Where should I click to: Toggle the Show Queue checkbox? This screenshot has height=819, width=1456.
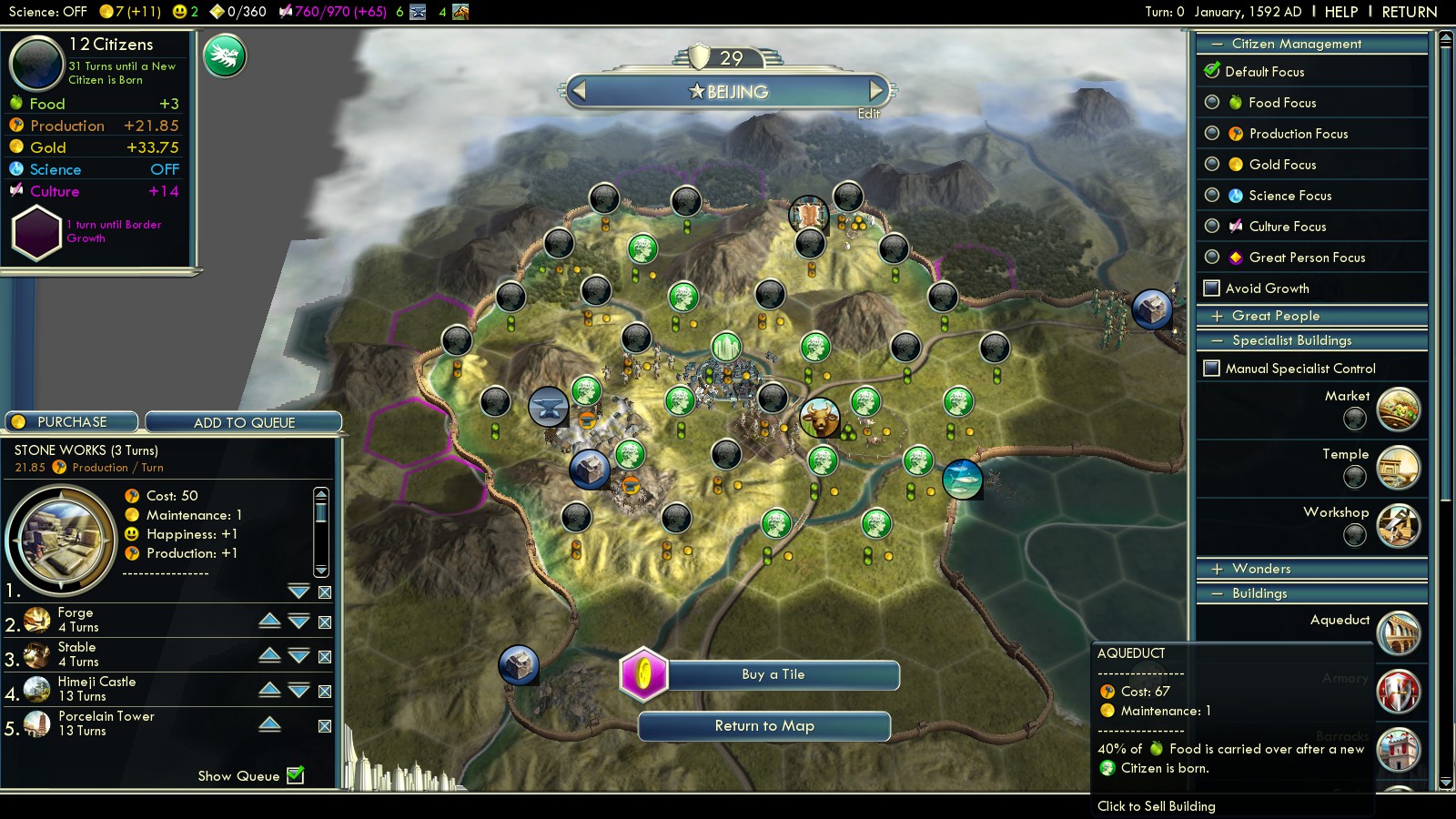coord(296,775)
